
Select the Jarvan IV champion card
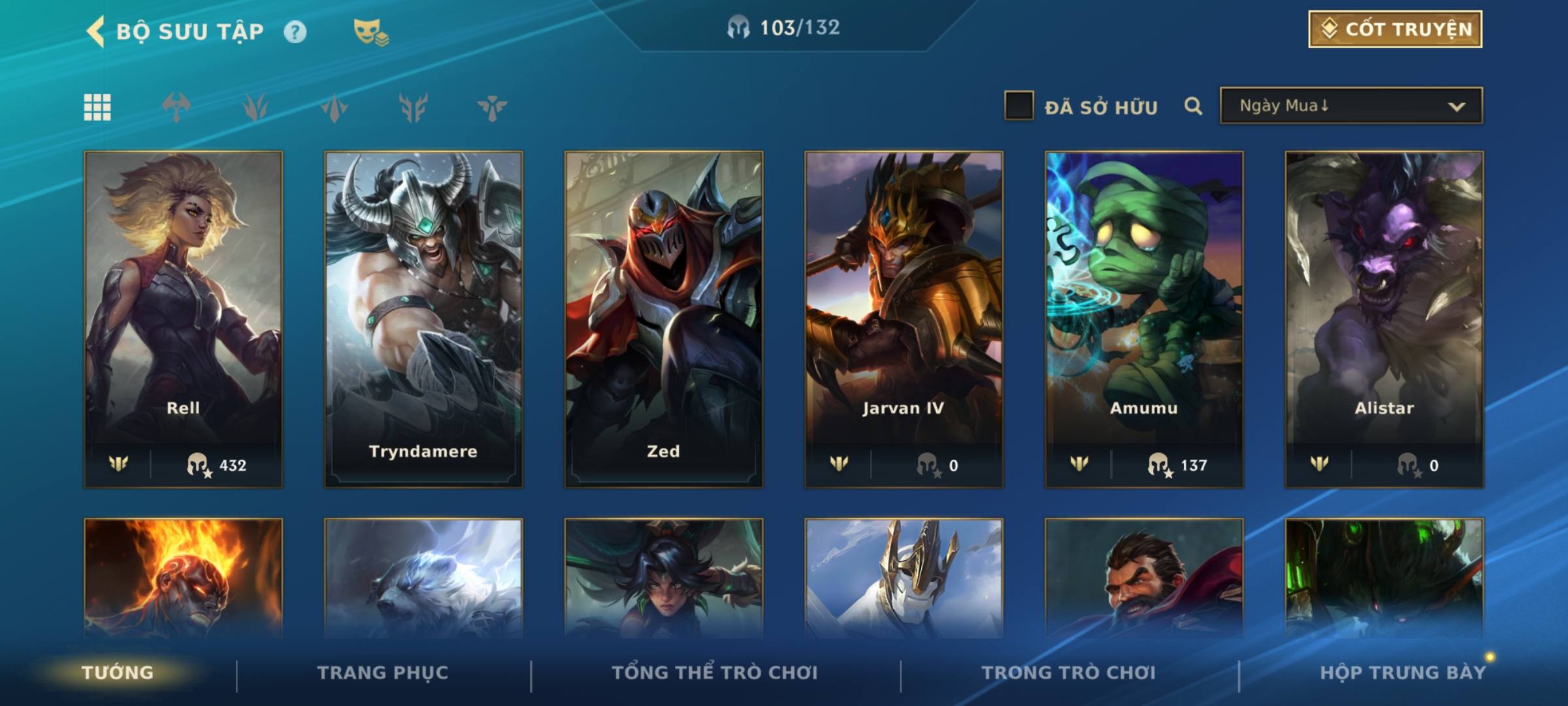(904, 319)
